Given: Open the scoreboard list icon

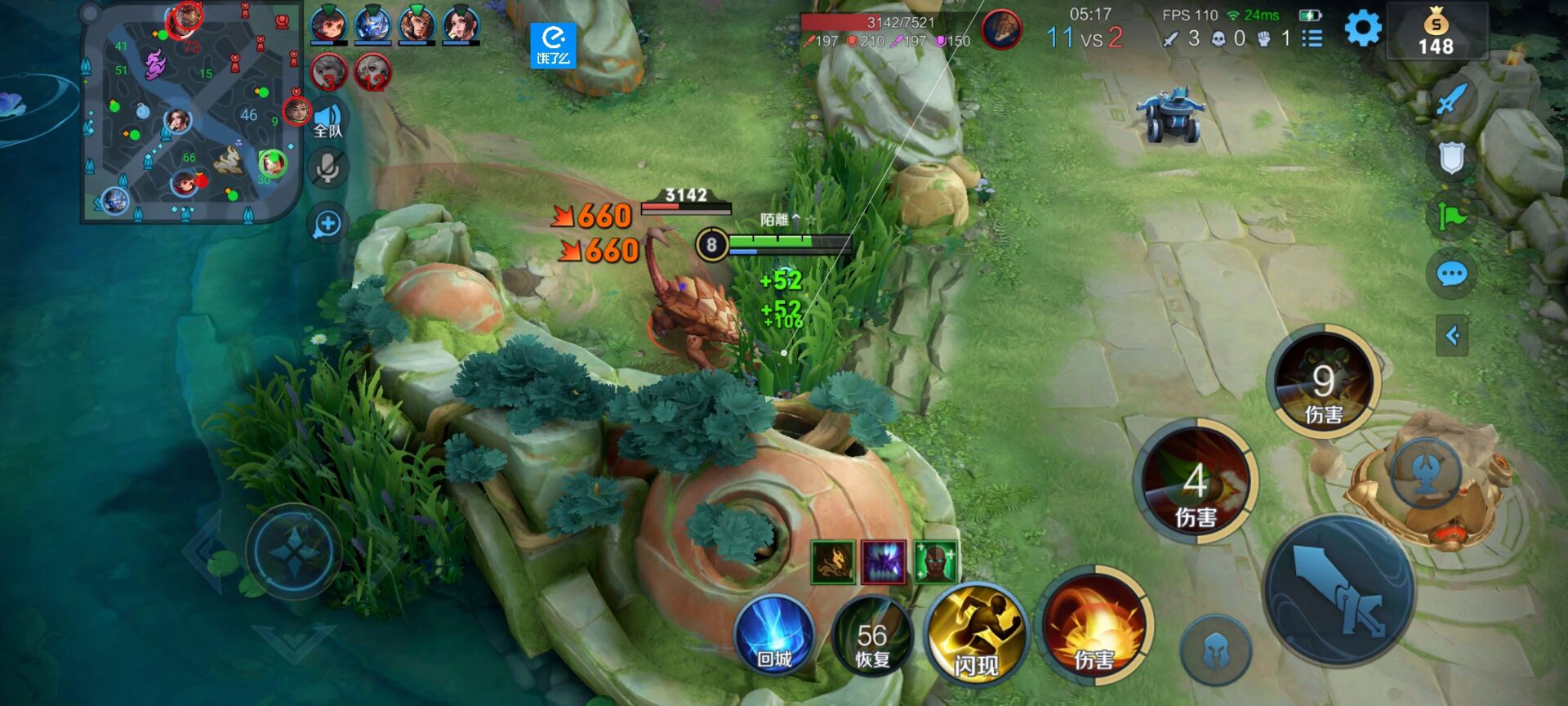Looking at the screenshot, I should point(1312,38).
